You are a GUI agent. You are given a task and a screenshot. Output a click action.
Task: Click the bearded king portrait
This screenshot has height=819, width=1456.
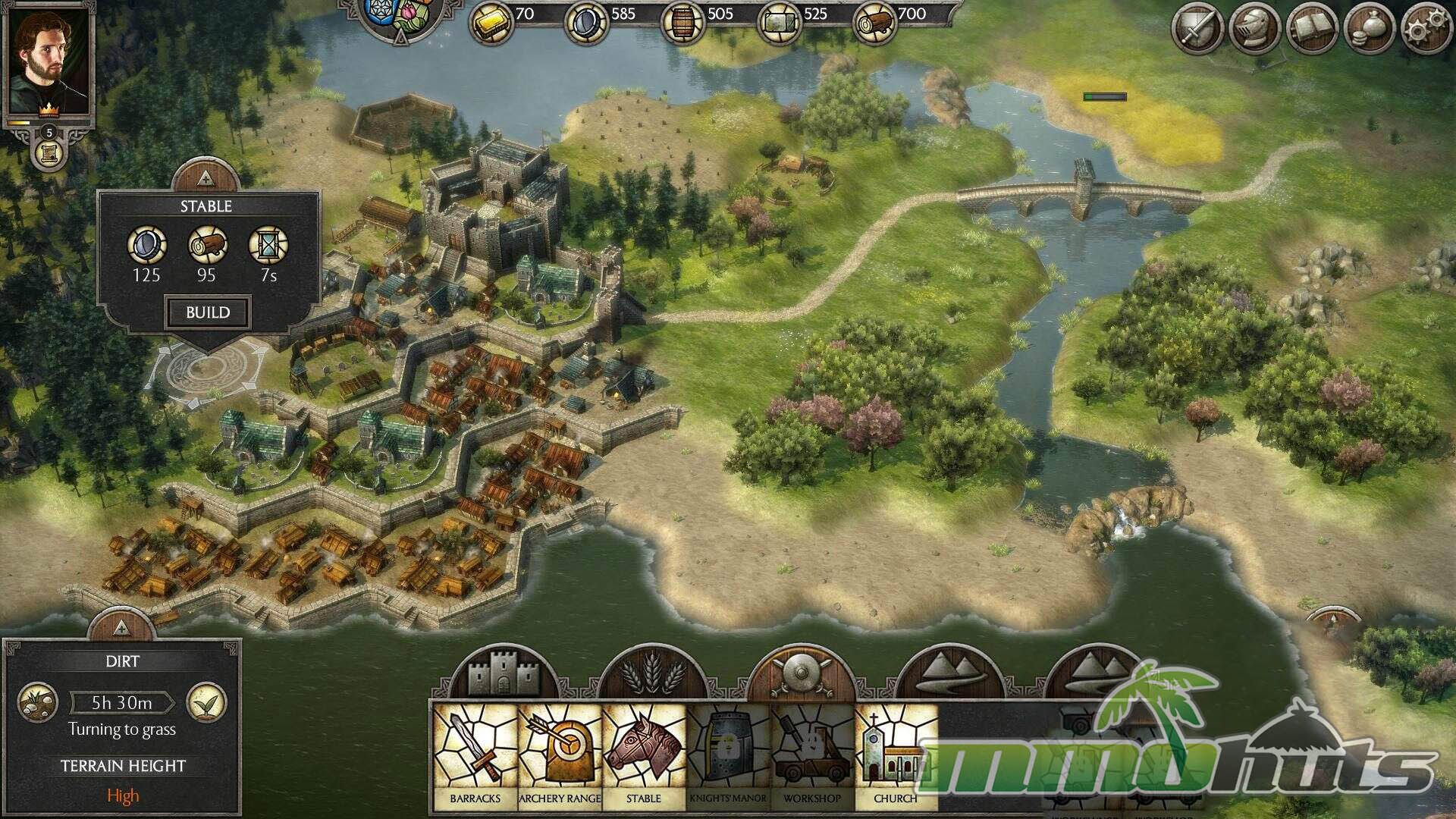click(49, 61)
